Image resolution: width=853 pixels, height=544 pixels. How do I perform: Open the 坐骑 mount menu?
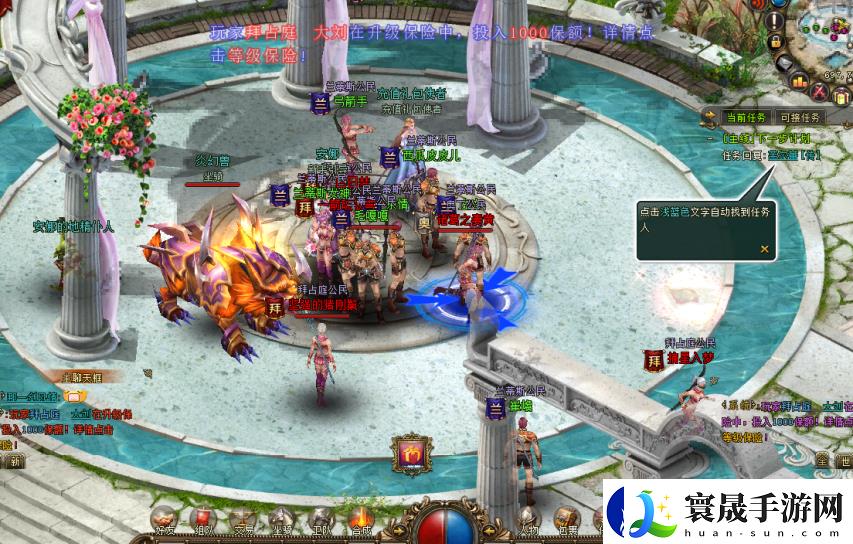(x=282, y=520)
